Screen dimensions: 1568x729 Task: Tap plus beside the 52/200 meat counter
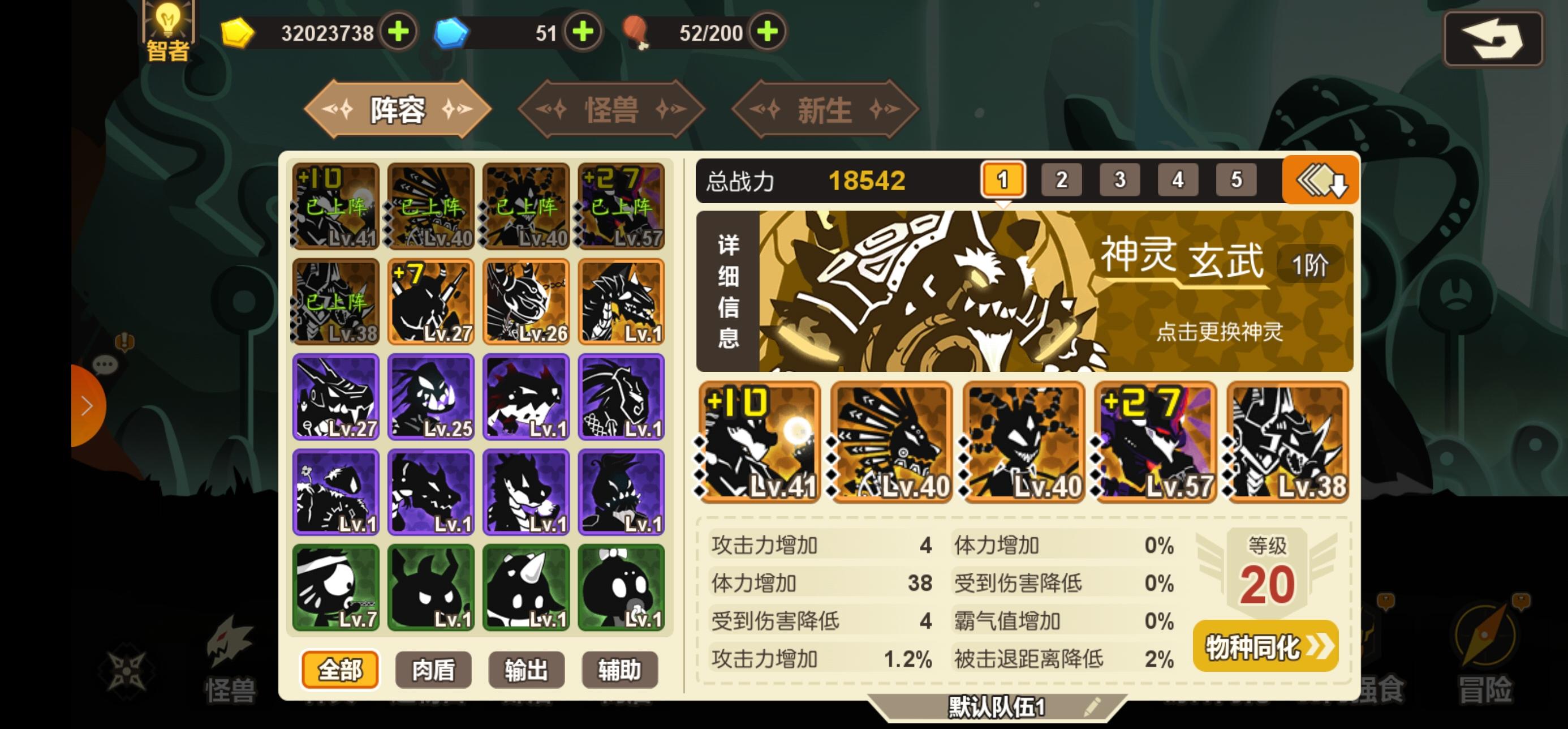(x=768, y=33)
